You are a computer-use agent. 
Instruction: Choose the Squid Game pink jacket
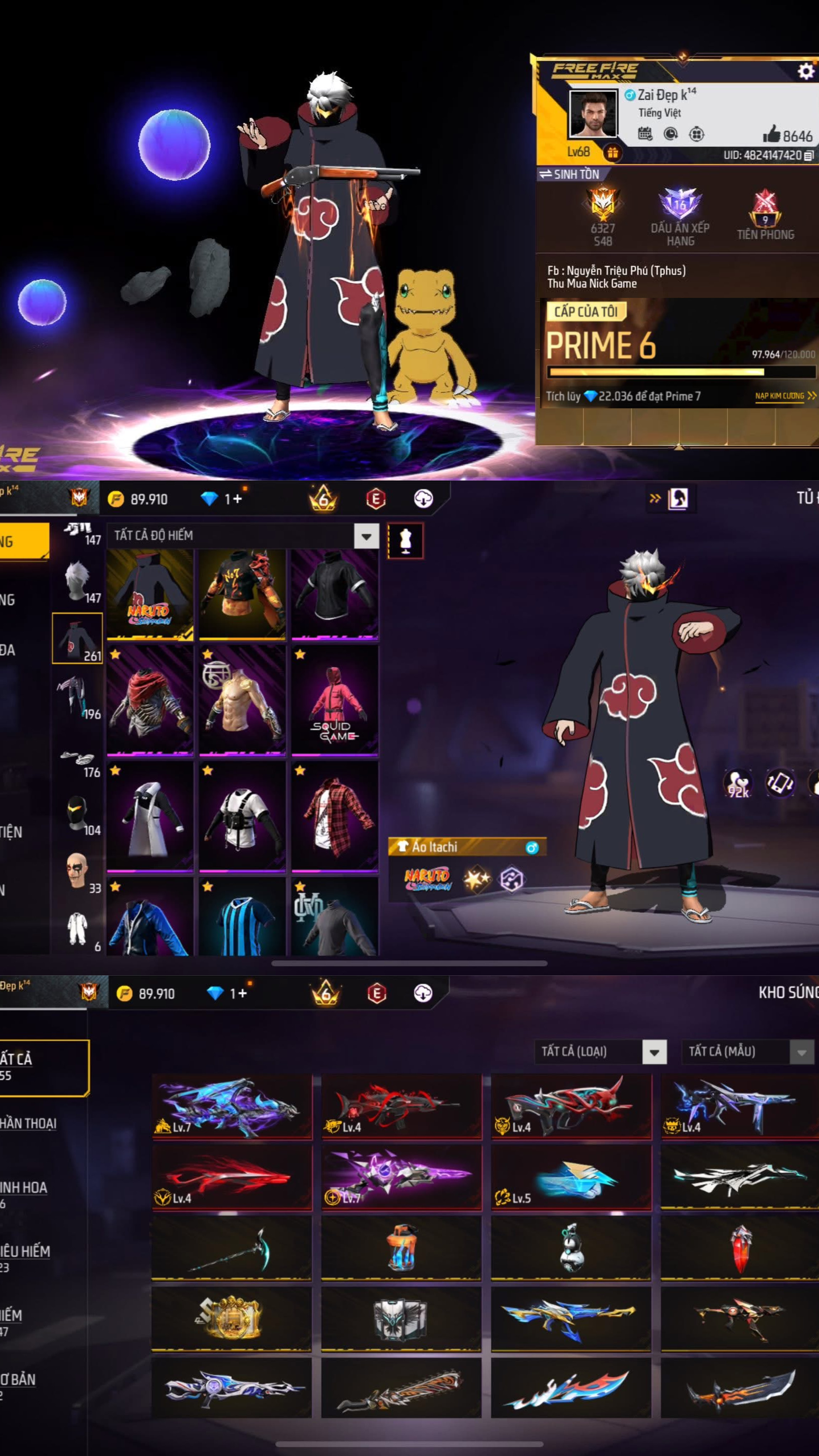tap(334, 700)
